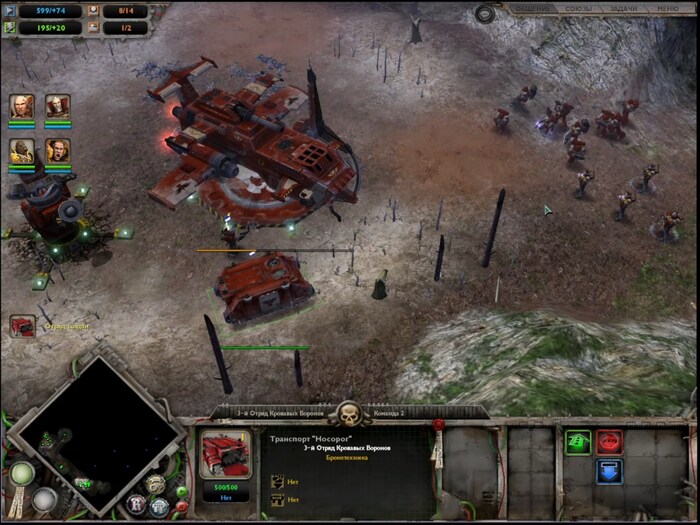Click the white round button below minimap
This screenshot has height=525, width=700.
(x=44, y=498)
